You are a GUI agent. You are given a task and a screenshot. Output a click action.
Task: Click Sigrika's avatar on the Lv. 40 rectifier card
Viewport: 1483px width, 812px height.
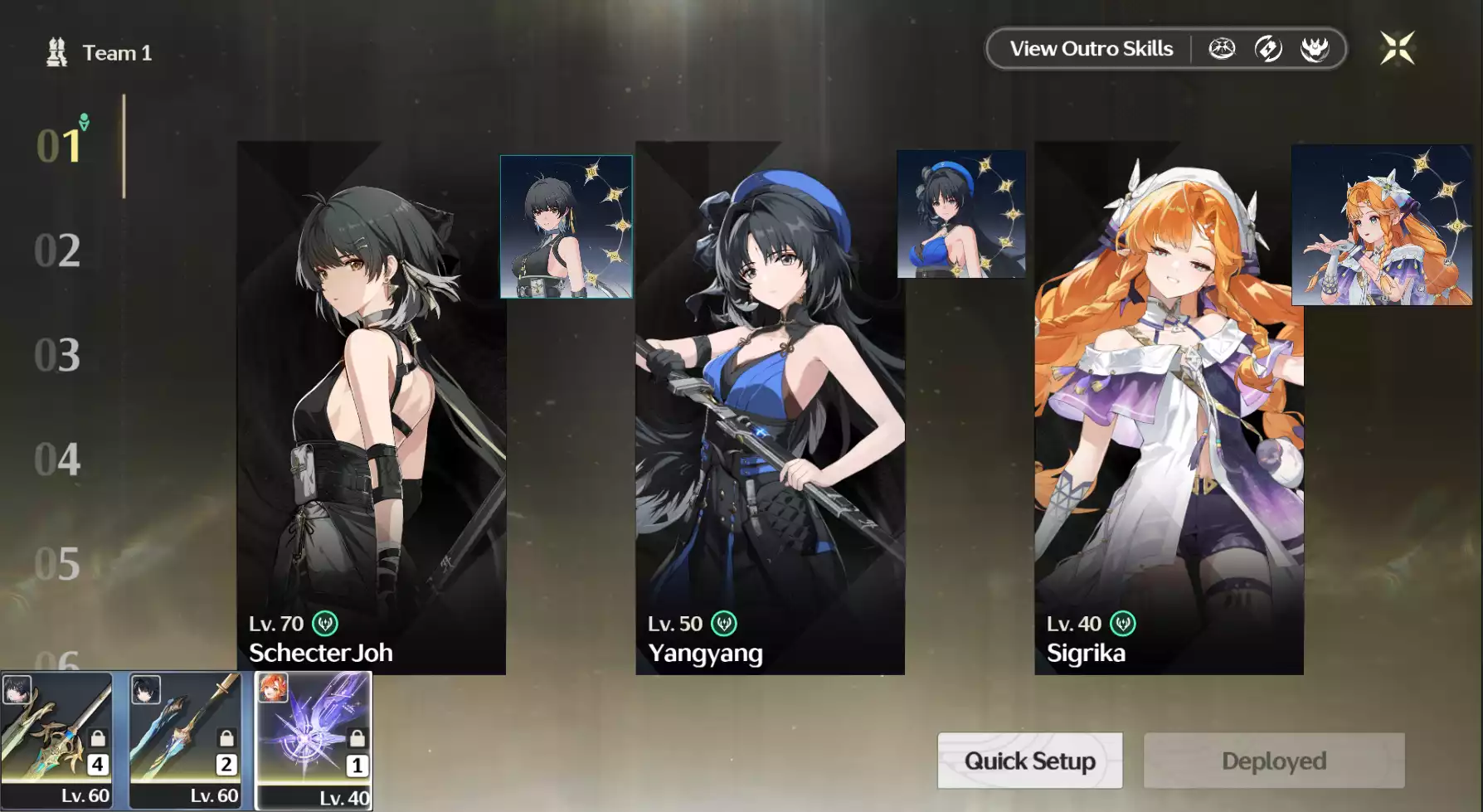click(273, 689)
